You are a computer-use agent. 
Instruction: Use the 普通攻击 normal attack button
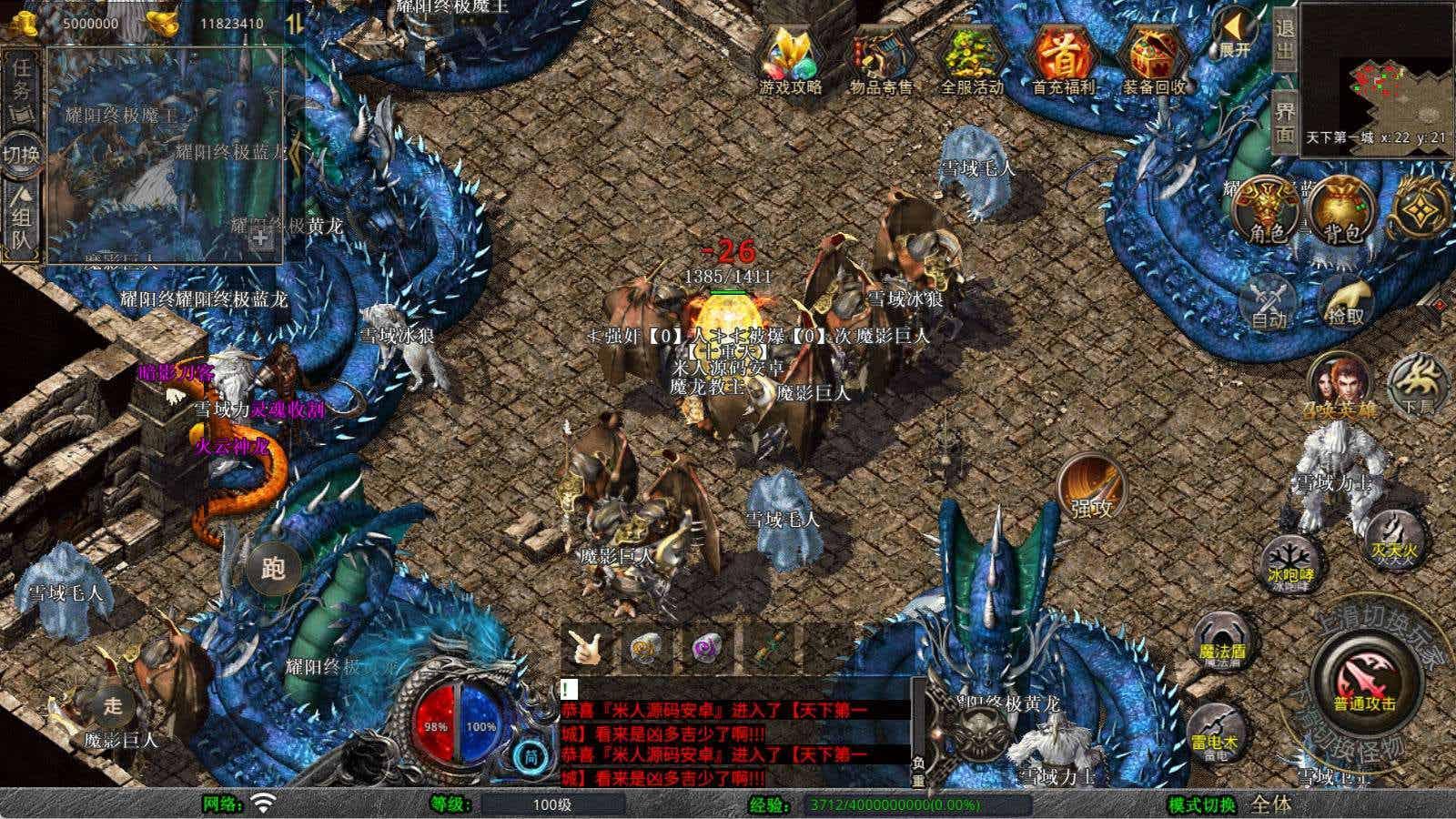1364,683
